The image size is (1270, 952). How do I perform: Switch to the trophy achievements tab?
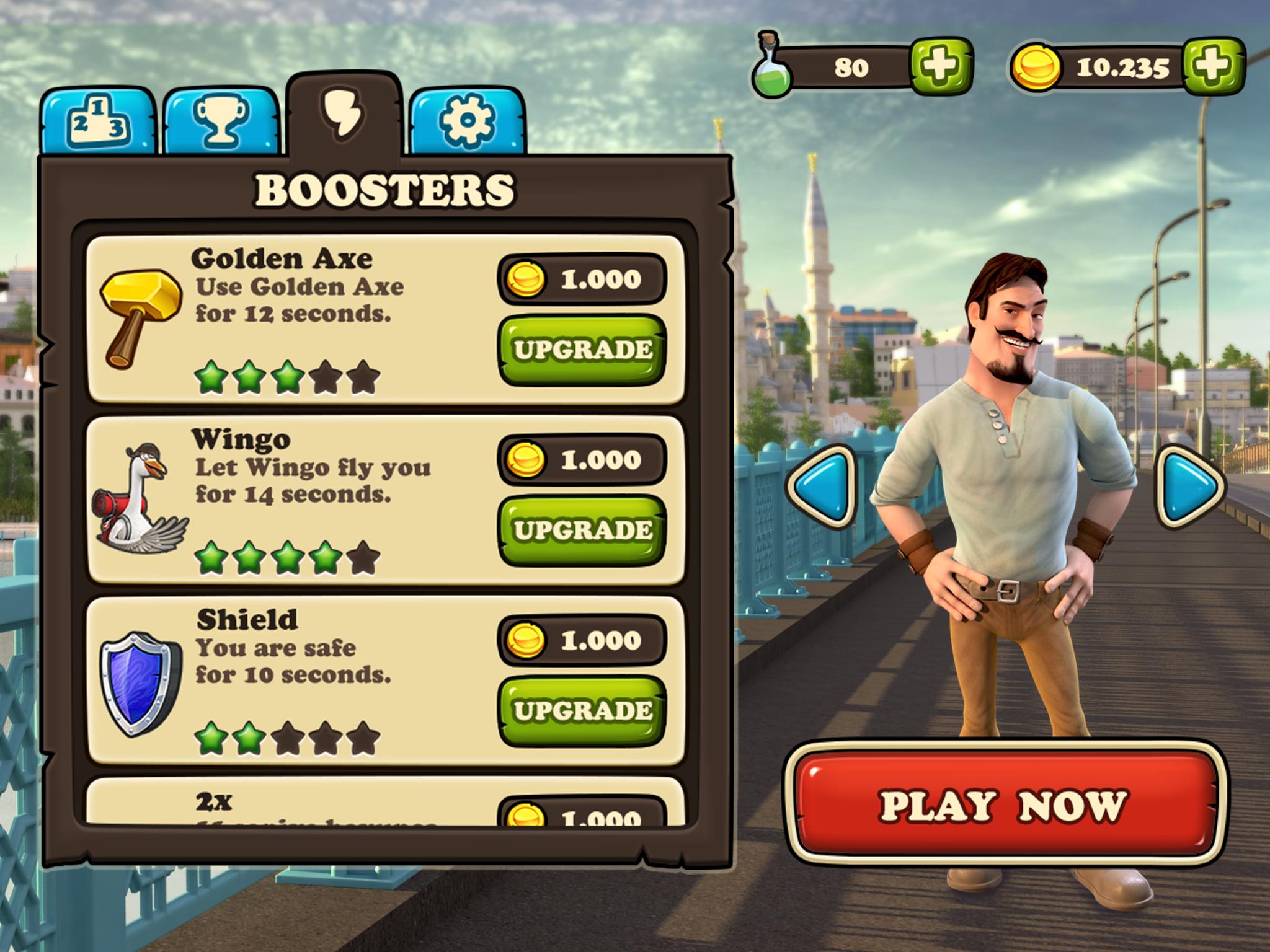click(221, 121)
